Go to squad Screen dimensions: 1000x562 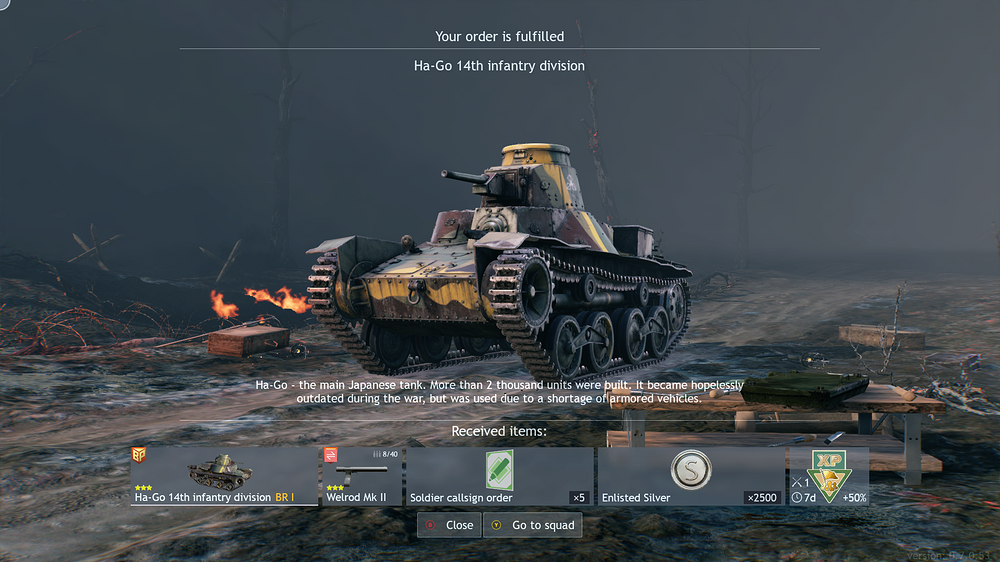[532, 525]
